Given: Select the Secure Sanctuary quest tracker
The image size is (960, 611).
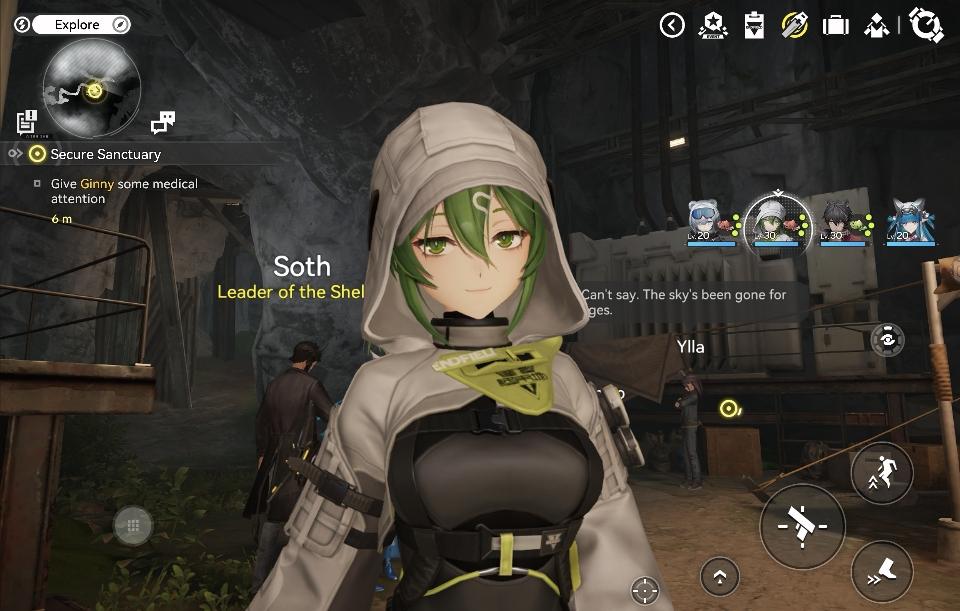Looking at the screenshot, I should pyautogui.click(x=105, y=154).
